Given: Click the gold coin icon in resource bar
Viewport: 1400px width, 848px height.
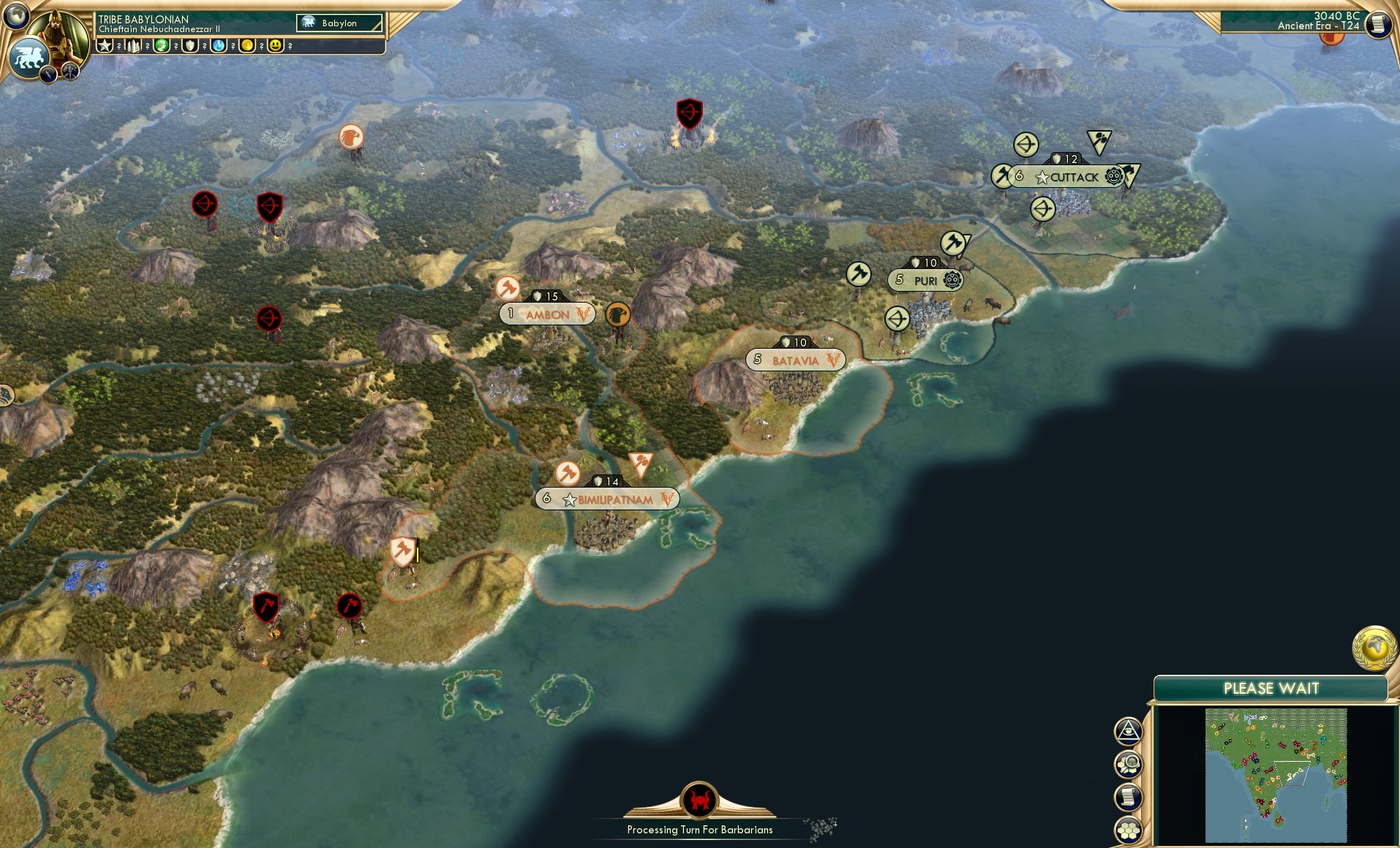Looking at the screenshot, I should tap(246, 45).
